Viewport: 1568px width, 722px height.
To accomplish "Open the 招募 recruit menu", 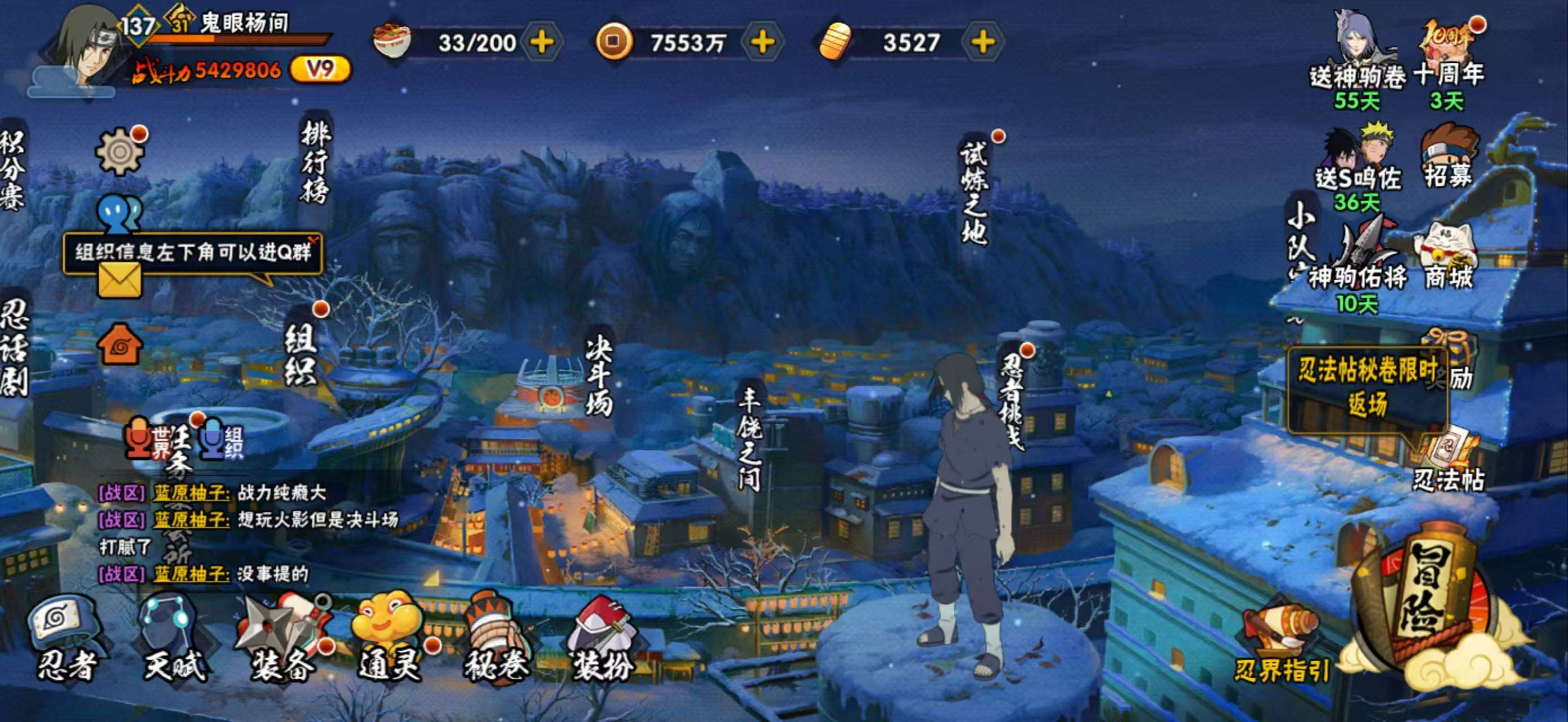I will (1447, 156).
